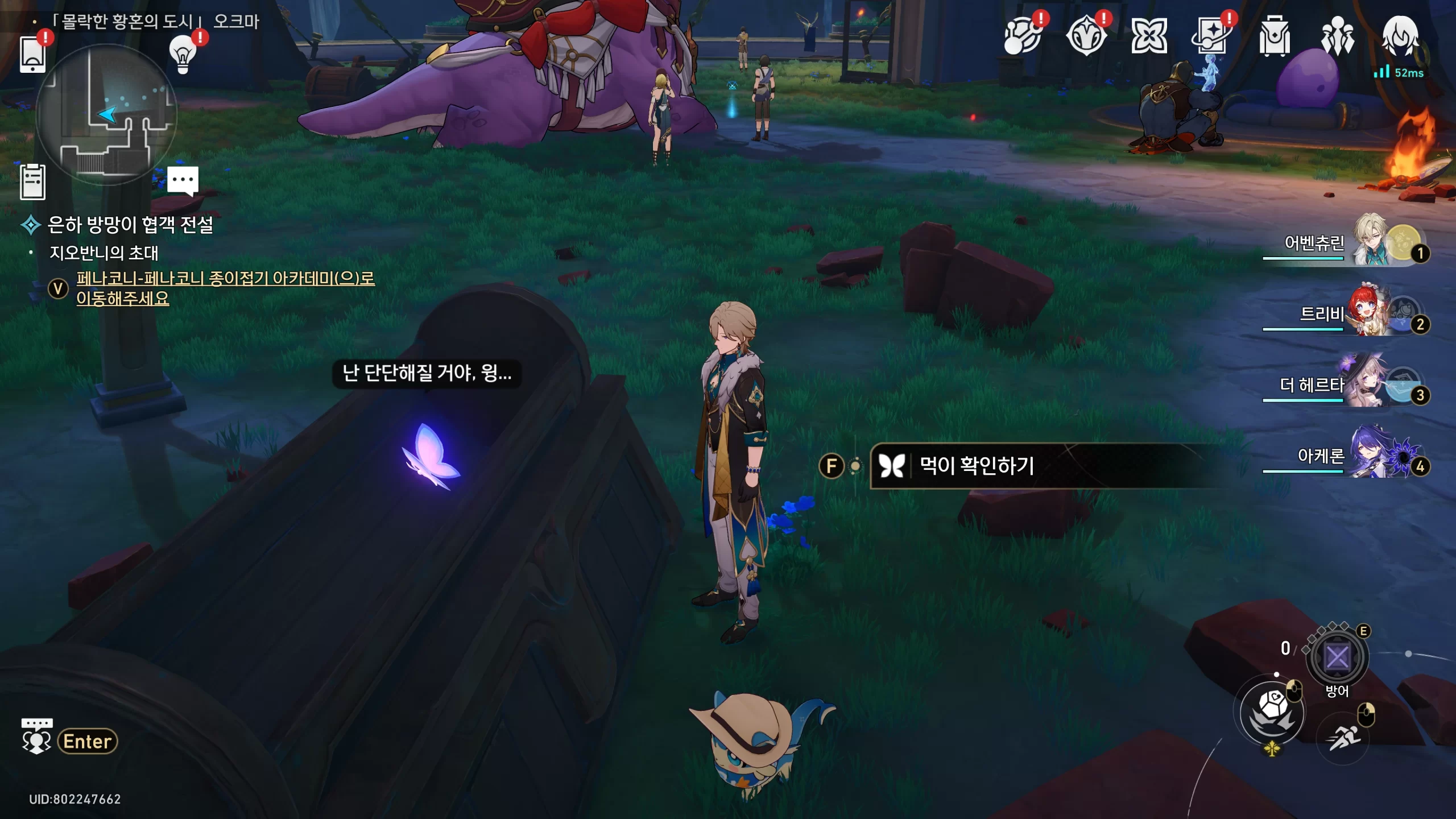Open the chat speech bubble
This screenshot has width=1456, height=819.
pyautogui.click(x=183, y=181)
